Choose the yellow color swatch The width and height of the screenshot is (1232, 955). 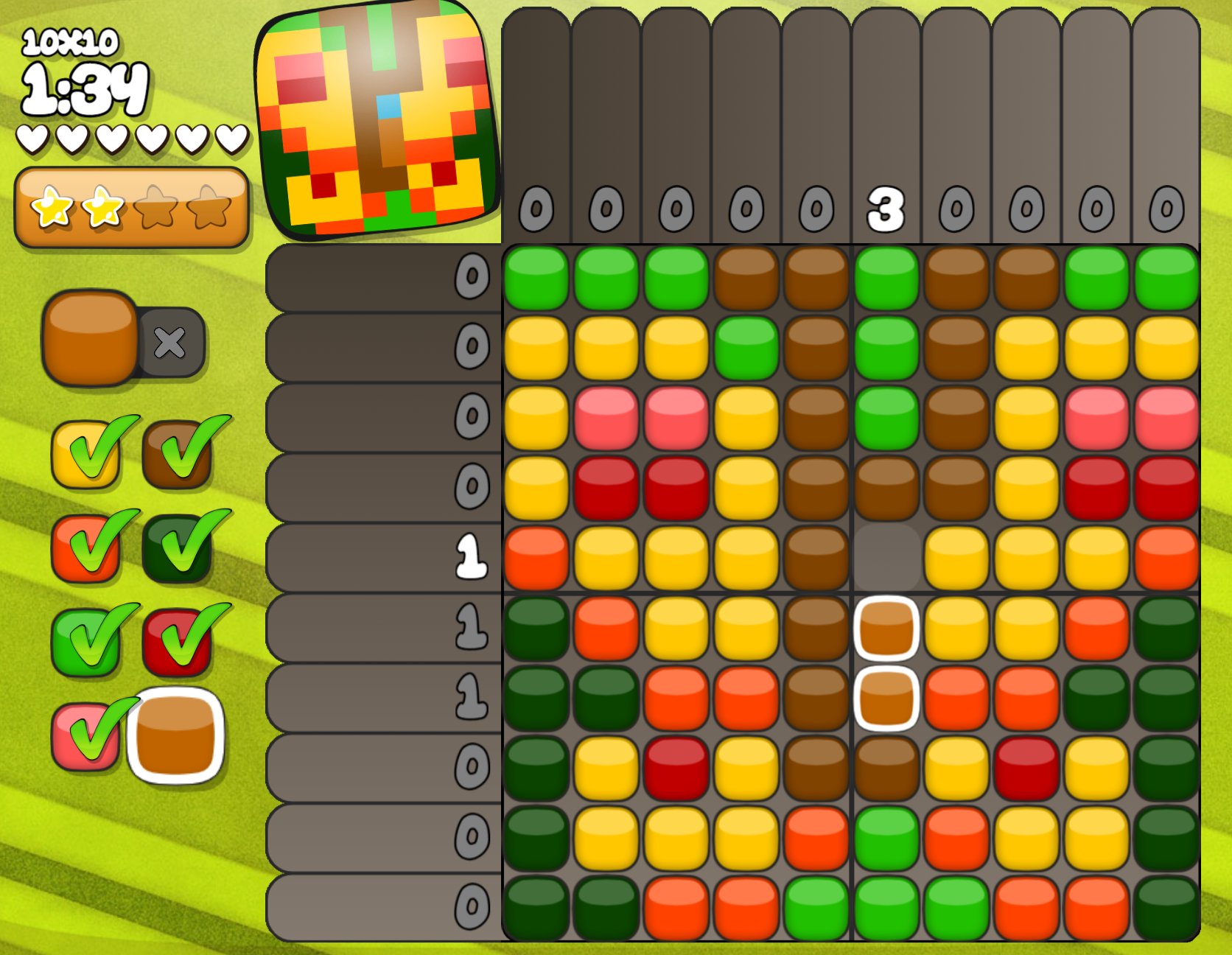click(85, 454)
